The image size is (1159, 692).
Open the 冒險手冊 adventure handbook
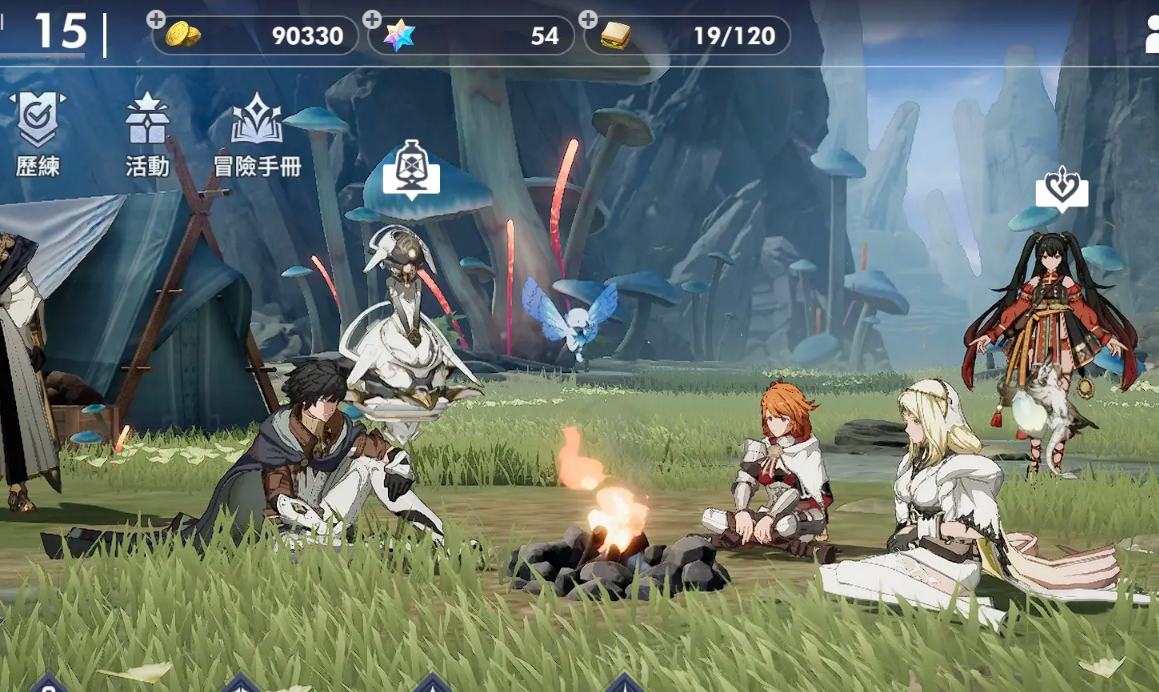(257, 133)
